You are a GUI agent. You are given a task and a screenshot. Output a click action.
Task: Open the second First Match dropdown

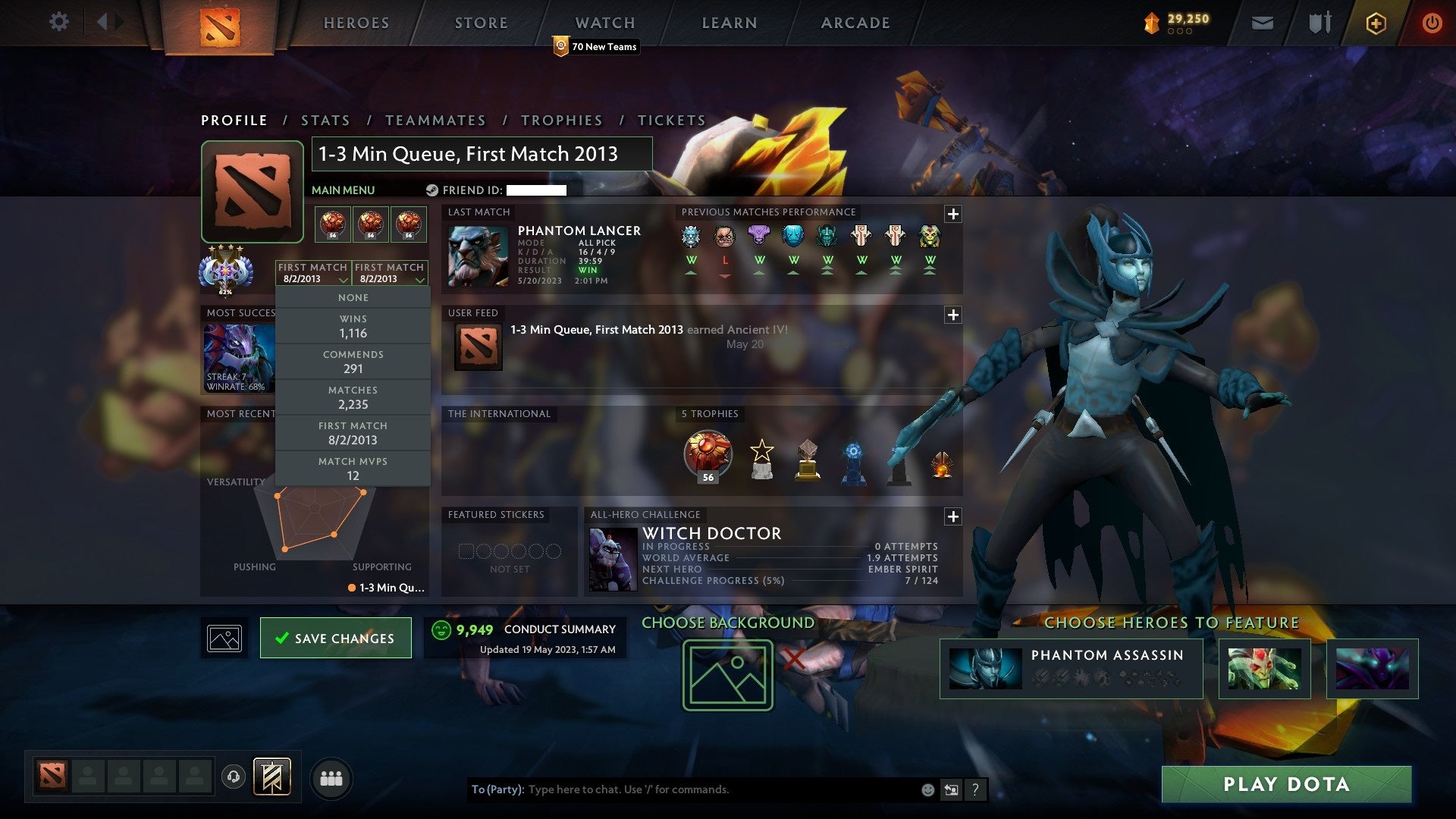391,273
